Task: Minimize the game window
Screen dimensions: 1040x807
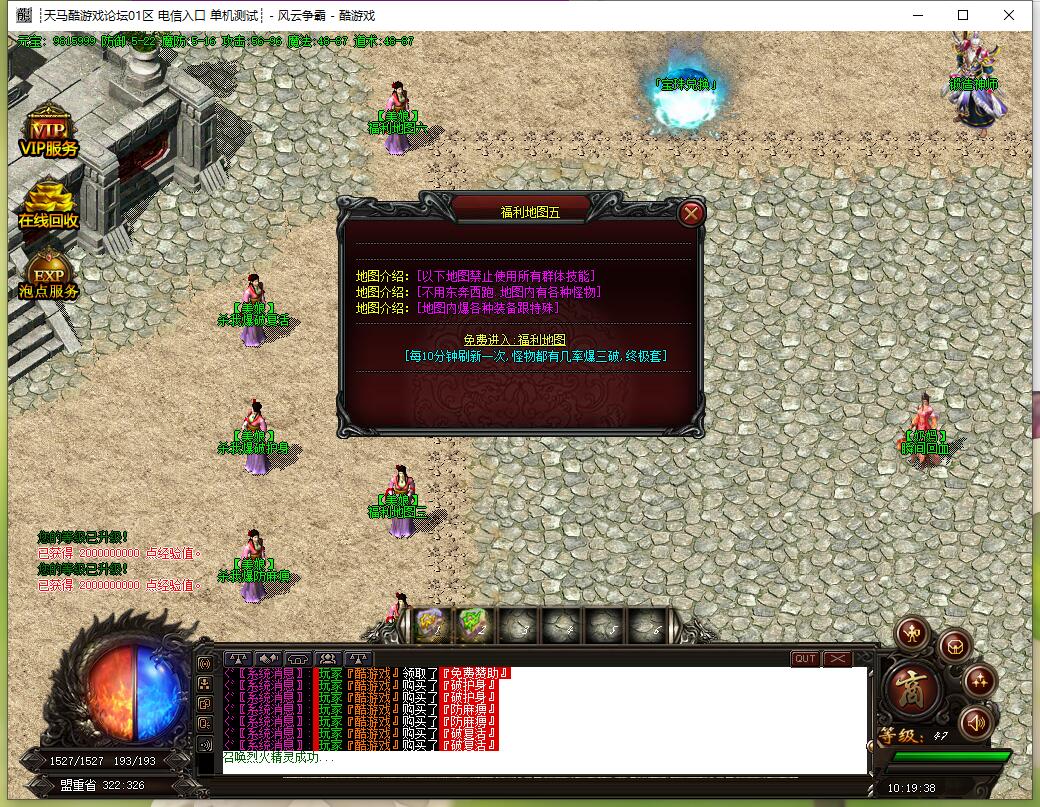Action: 917,15
